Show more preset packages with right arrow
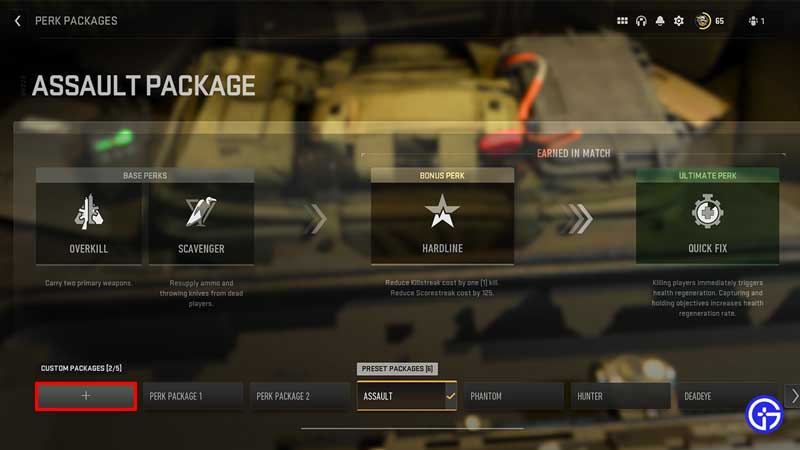The image size is (800, 450). (794, 396)
